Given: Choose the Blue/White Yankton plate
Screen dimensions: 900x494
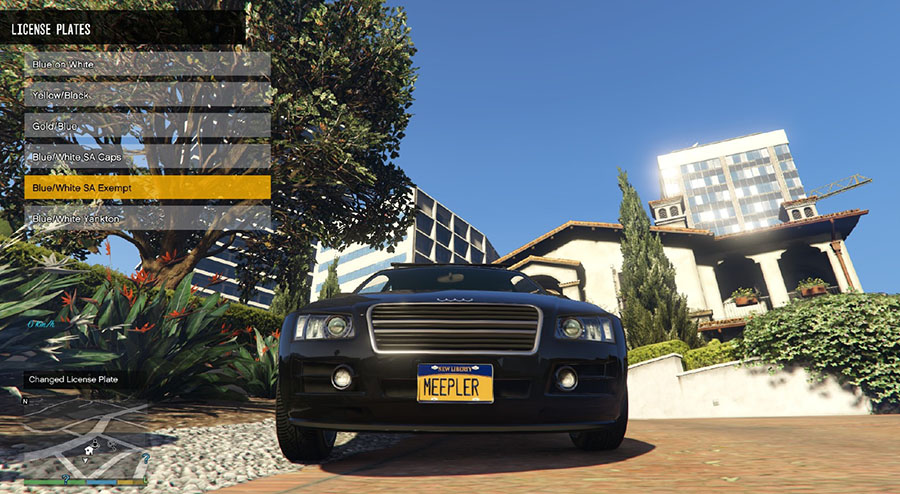Looking at the screenshot, I should click(x=147, y=218).
